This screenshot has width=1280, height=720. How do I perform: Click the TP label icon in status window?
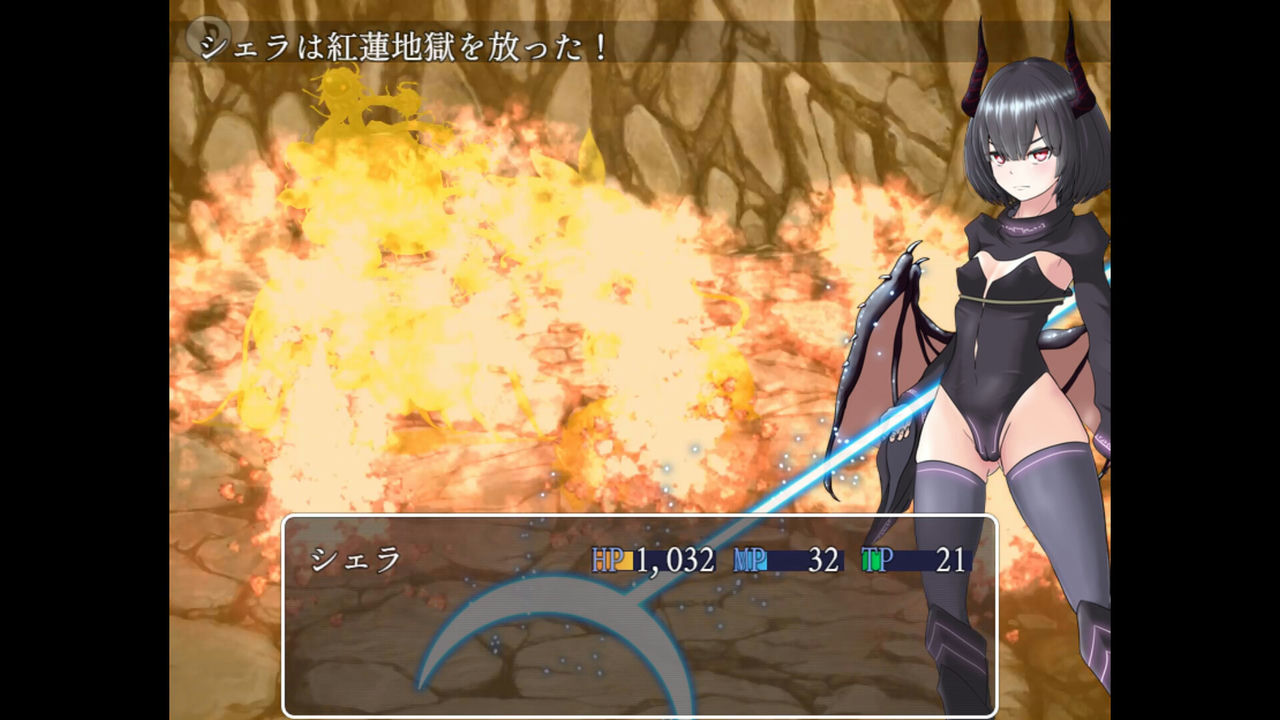point(876,560)
